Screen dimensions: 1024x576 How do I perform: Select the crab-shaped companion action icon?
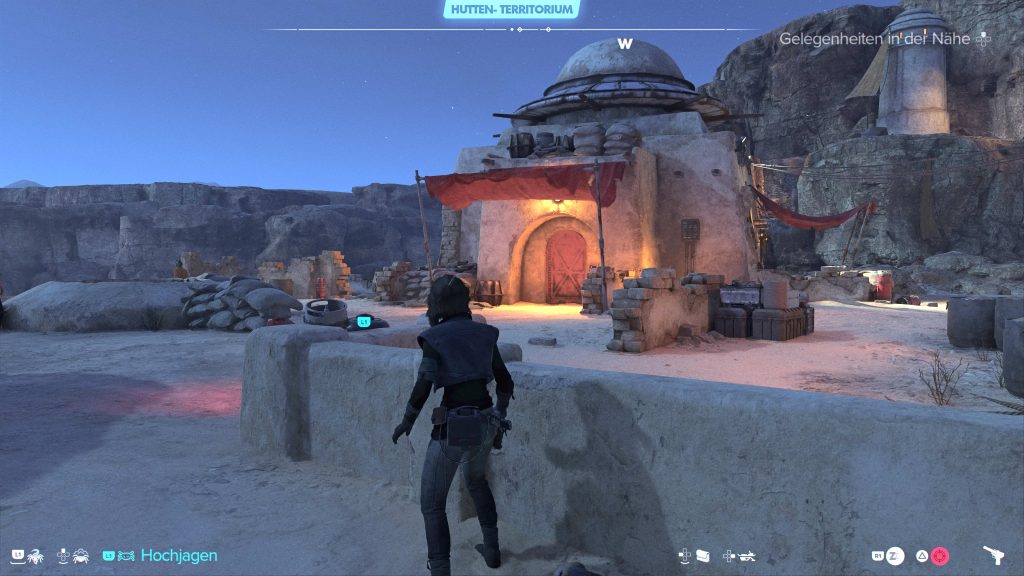tap(79, 555)
